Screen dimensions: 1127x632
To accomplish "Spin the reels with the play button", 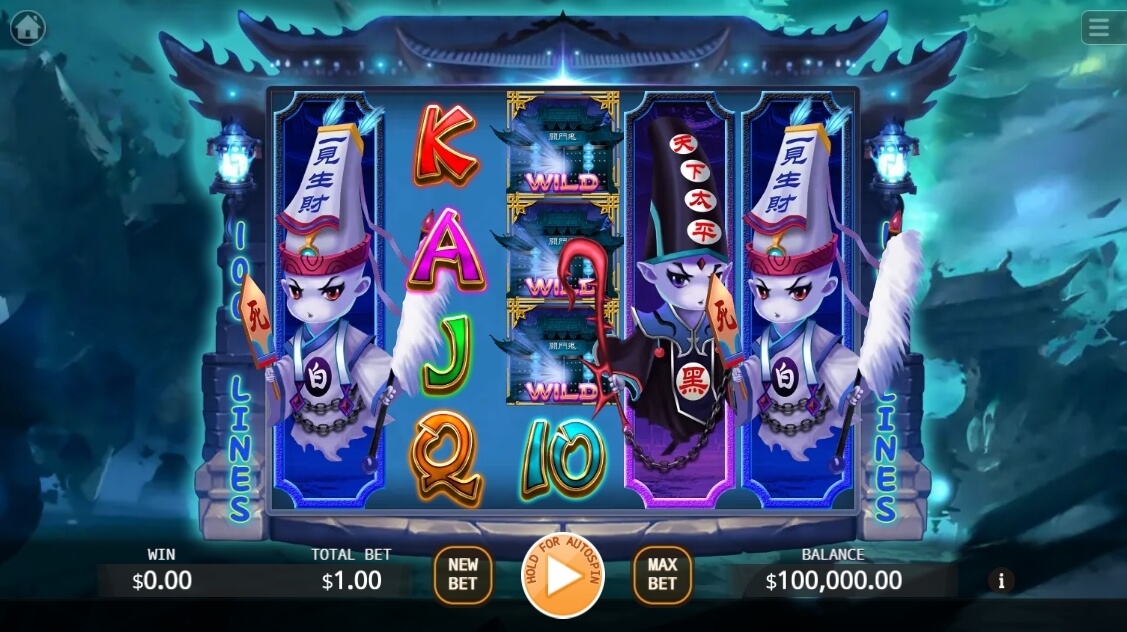I will [563, 578].
